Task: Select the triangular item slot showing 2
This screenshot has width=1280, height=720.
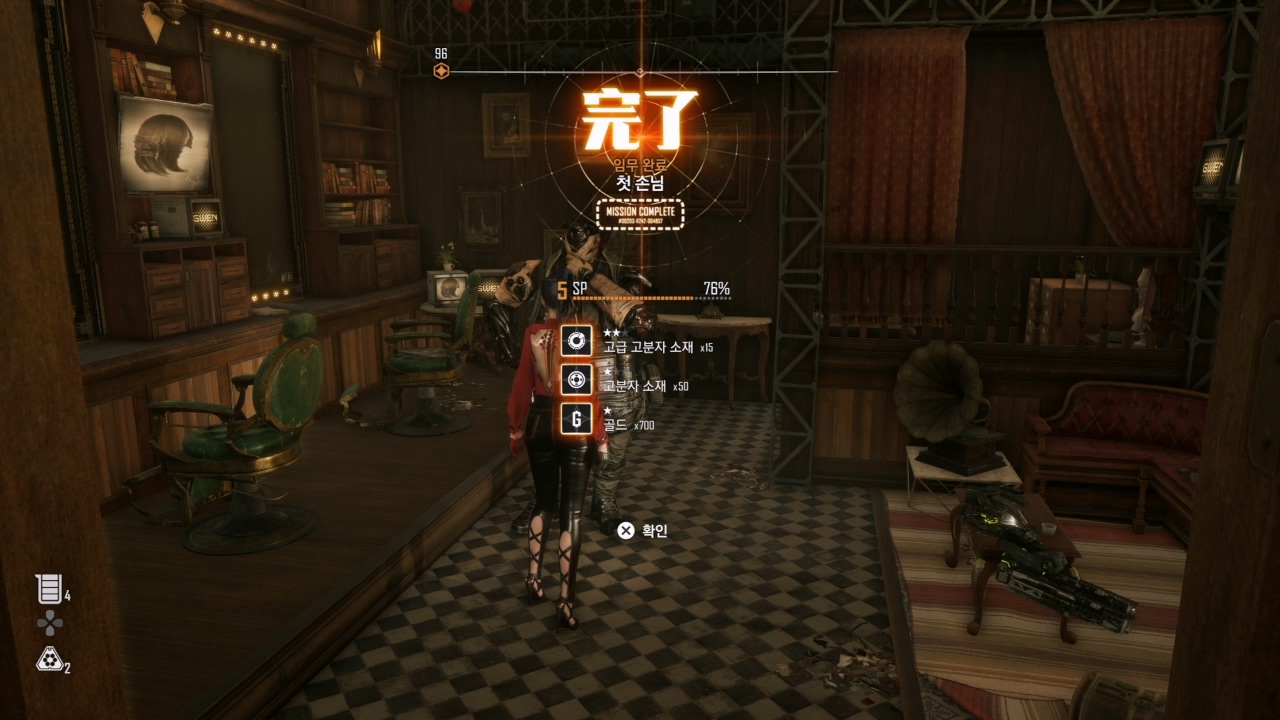Action: point(48,658)
